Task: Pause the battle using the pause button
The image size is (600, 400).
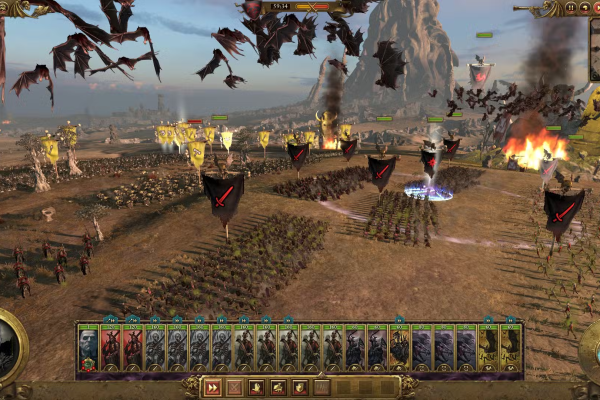Action: 570,8
